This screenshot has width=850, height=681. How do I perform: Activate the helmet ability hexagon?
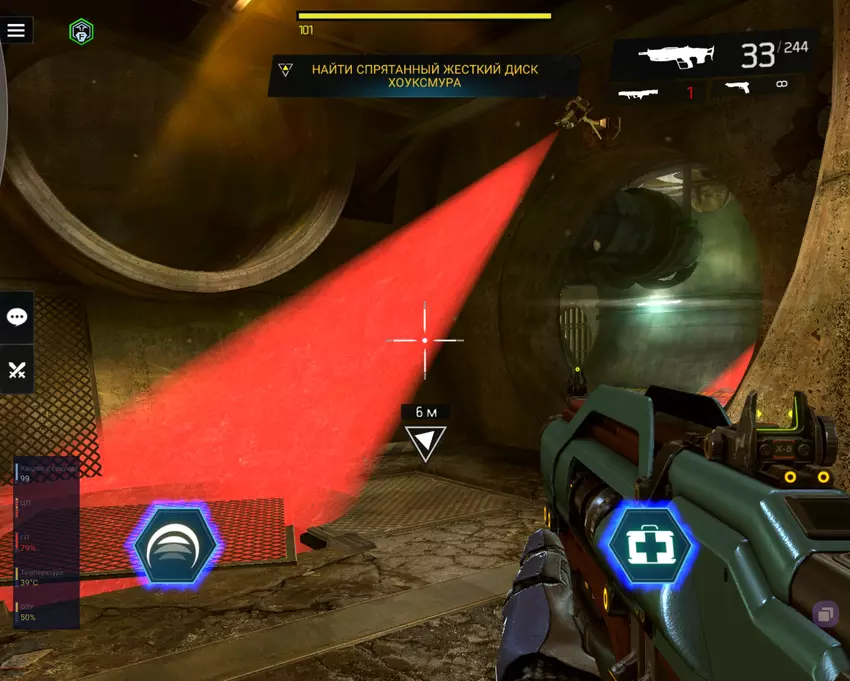click(x=175, y=546)
